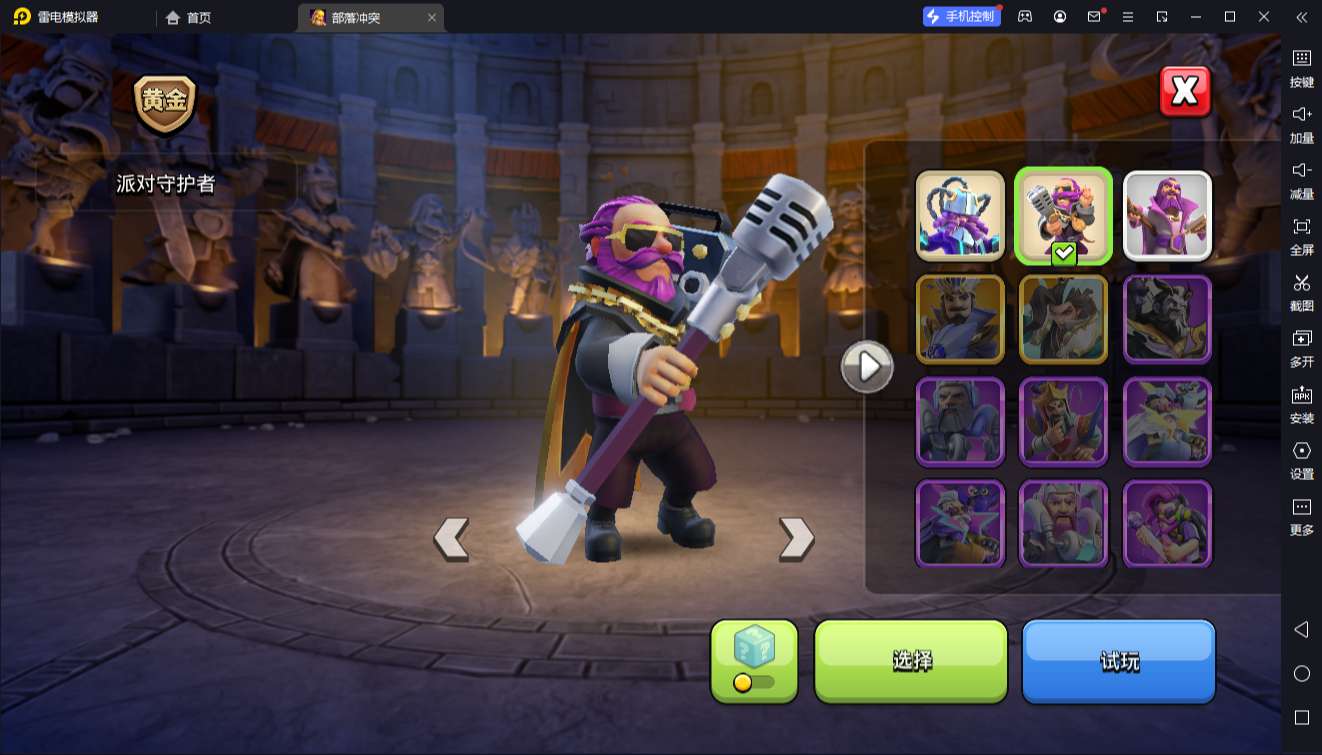The width and height of the screenshot is (1322, 755).
Task: Select the red-robed king warden skin
Action: (1063, 422)
